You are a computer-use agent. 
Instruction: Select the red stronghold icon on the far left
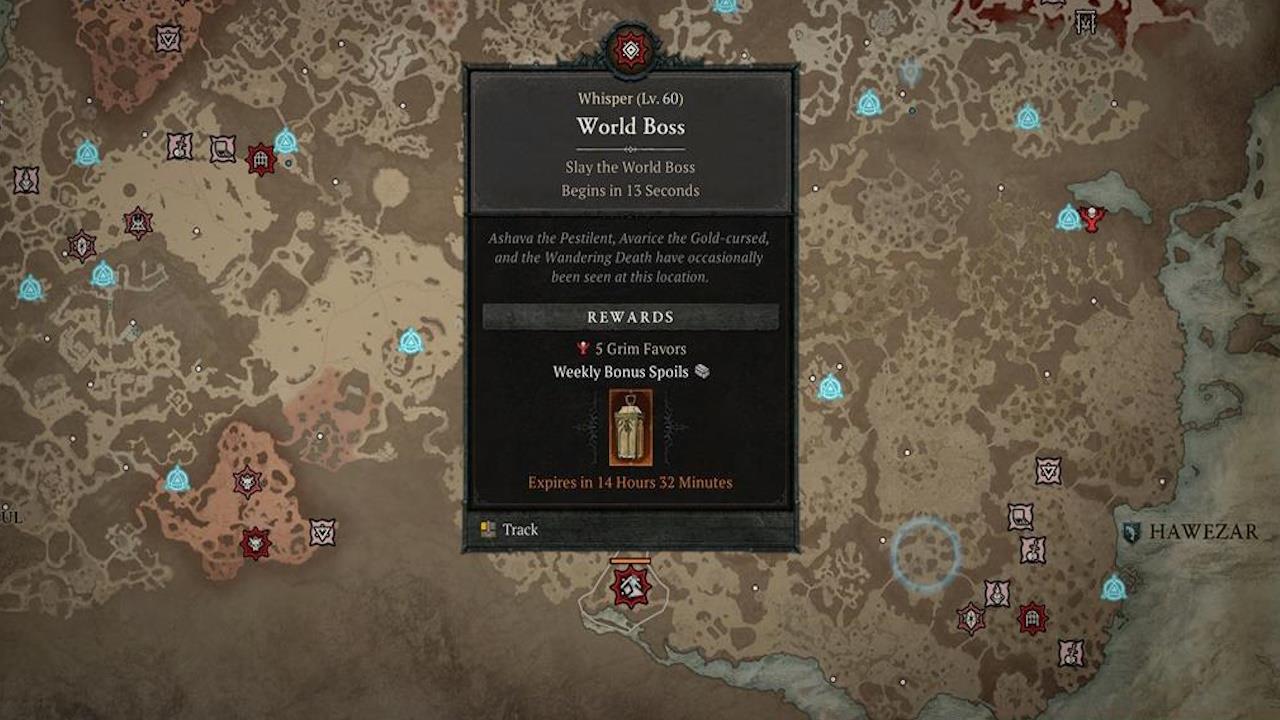click(x=83, y=244)
